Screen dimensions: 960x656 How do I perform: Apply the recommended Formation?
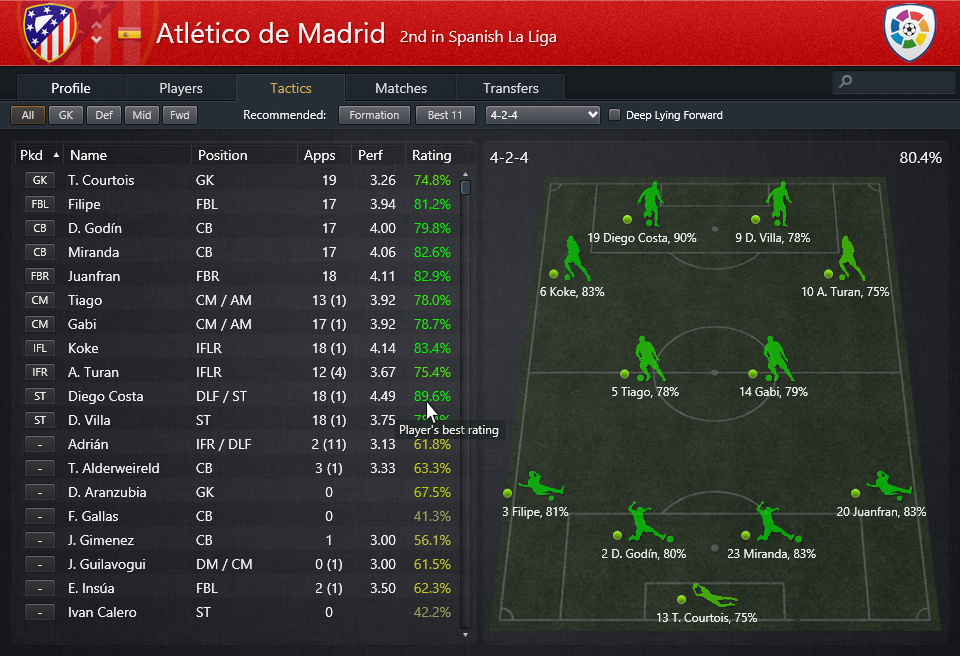tap(375, 115)
